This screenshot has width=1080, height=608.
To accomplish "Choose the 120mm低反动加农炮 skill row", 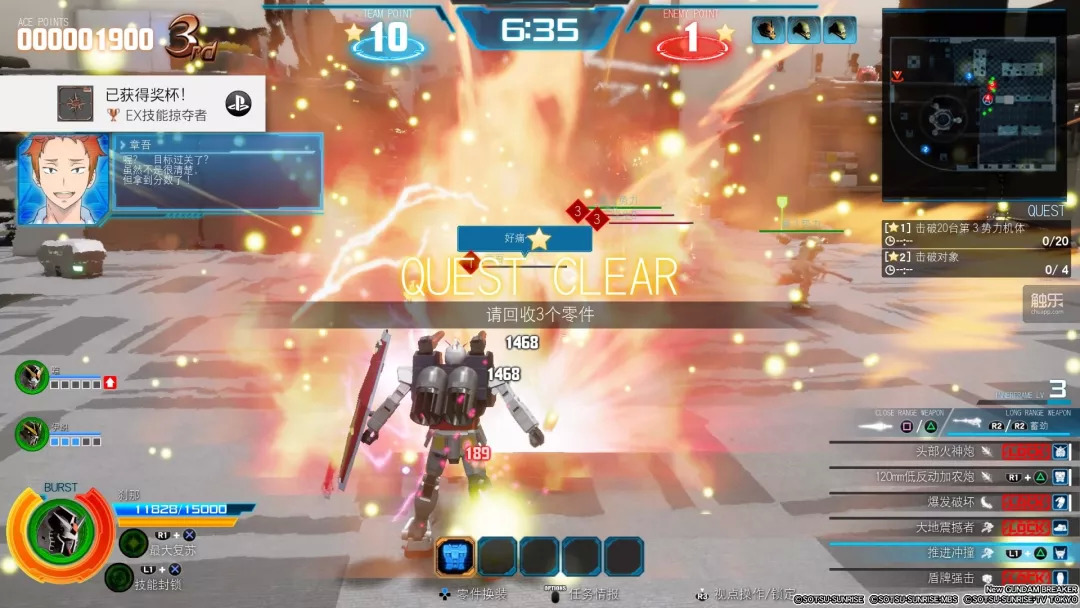I will coord(950,477).
